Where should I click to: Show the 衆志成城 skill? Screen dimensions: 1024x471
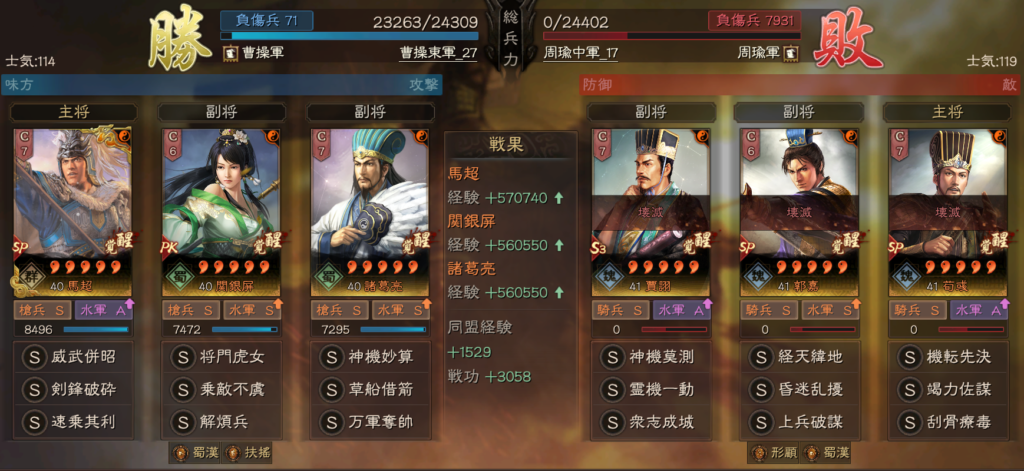point(652,421)
